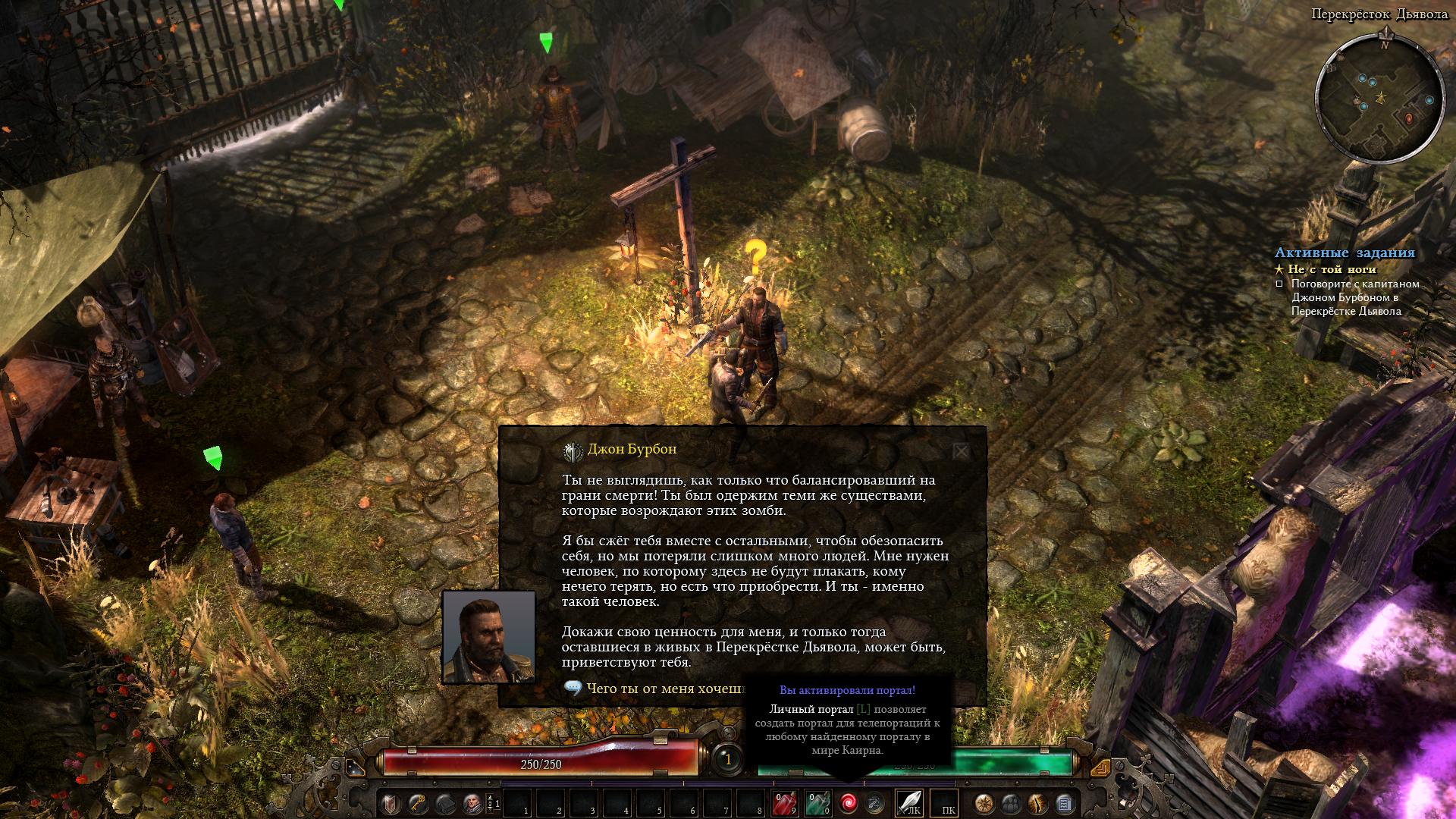Screen dimensions: 1456x819
Task: Click the red rift marker on minimap
Action: (1409, 118)
